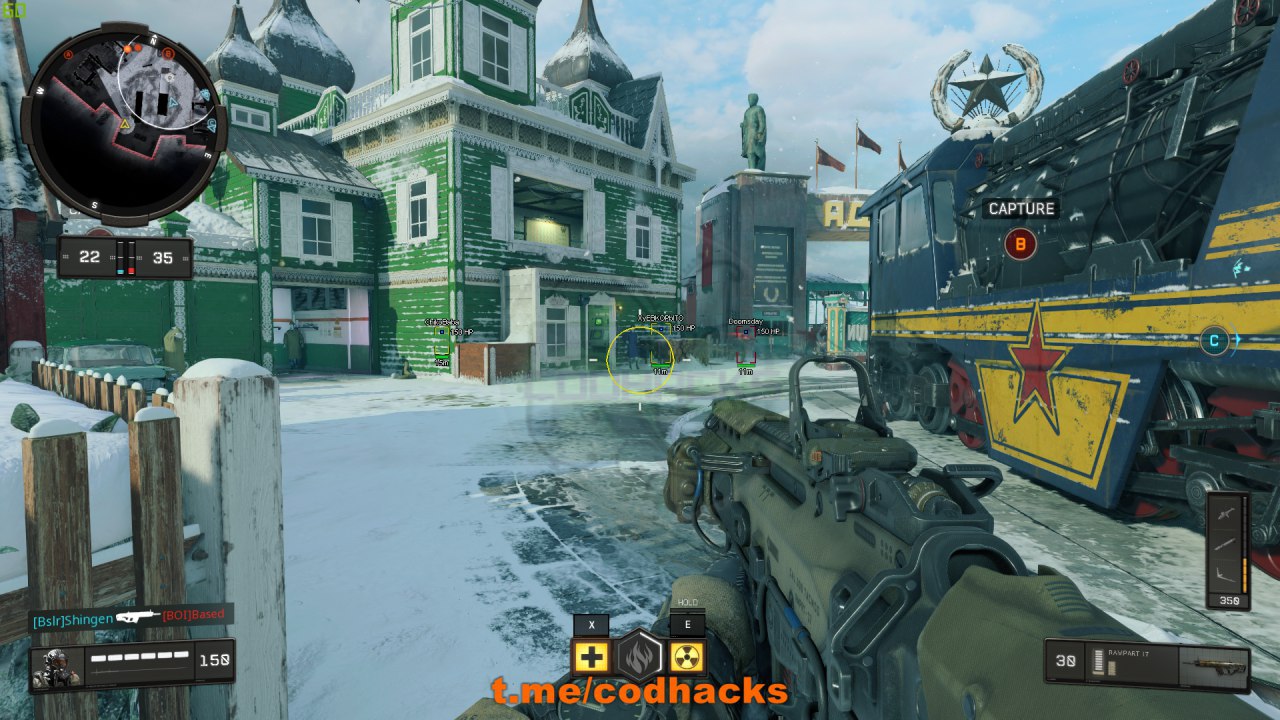
Task: Select the B marker on the minimap
Action: 168,52
